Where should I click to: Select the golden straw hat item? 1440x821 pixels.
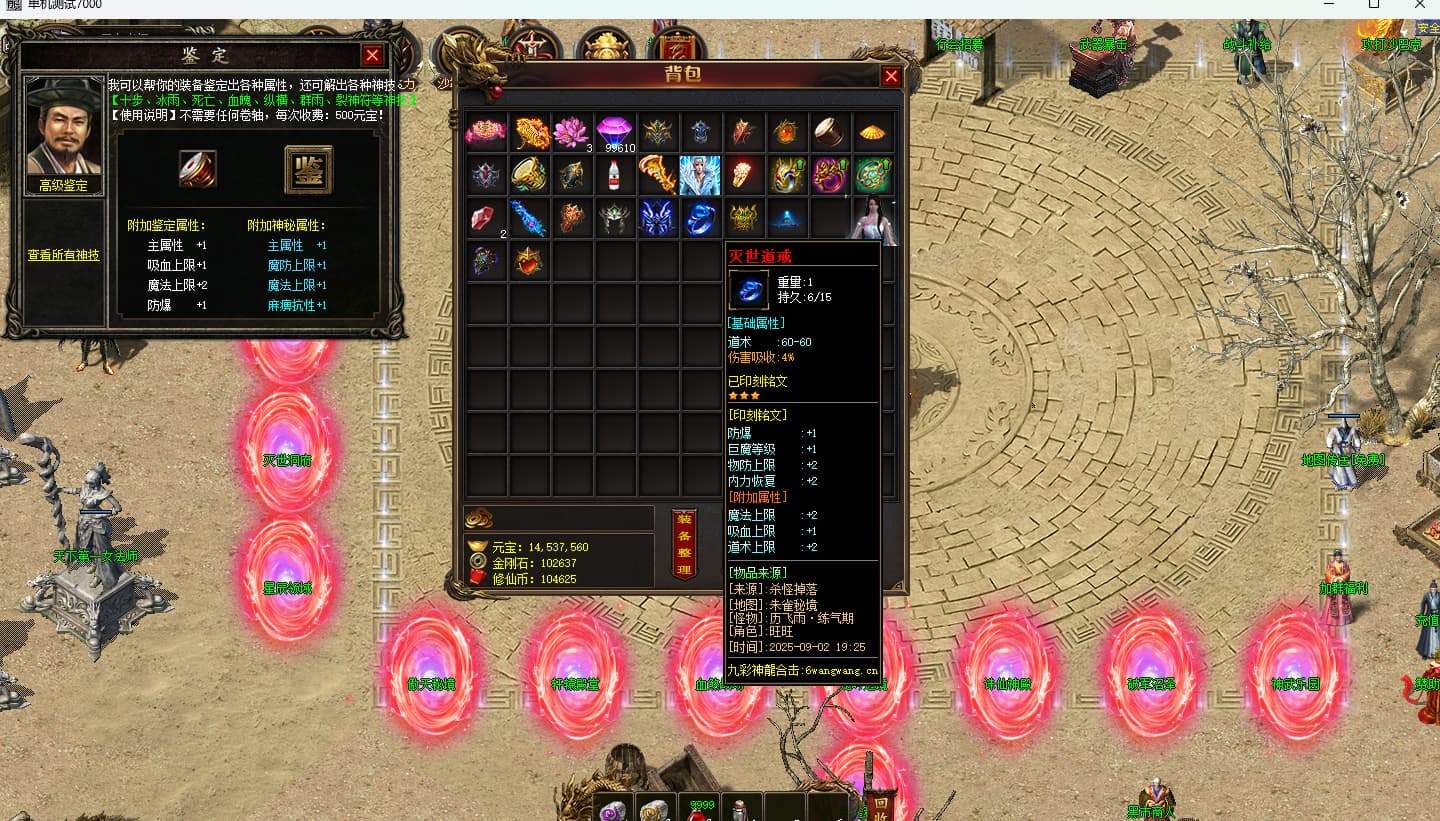(x=873, y=132)
